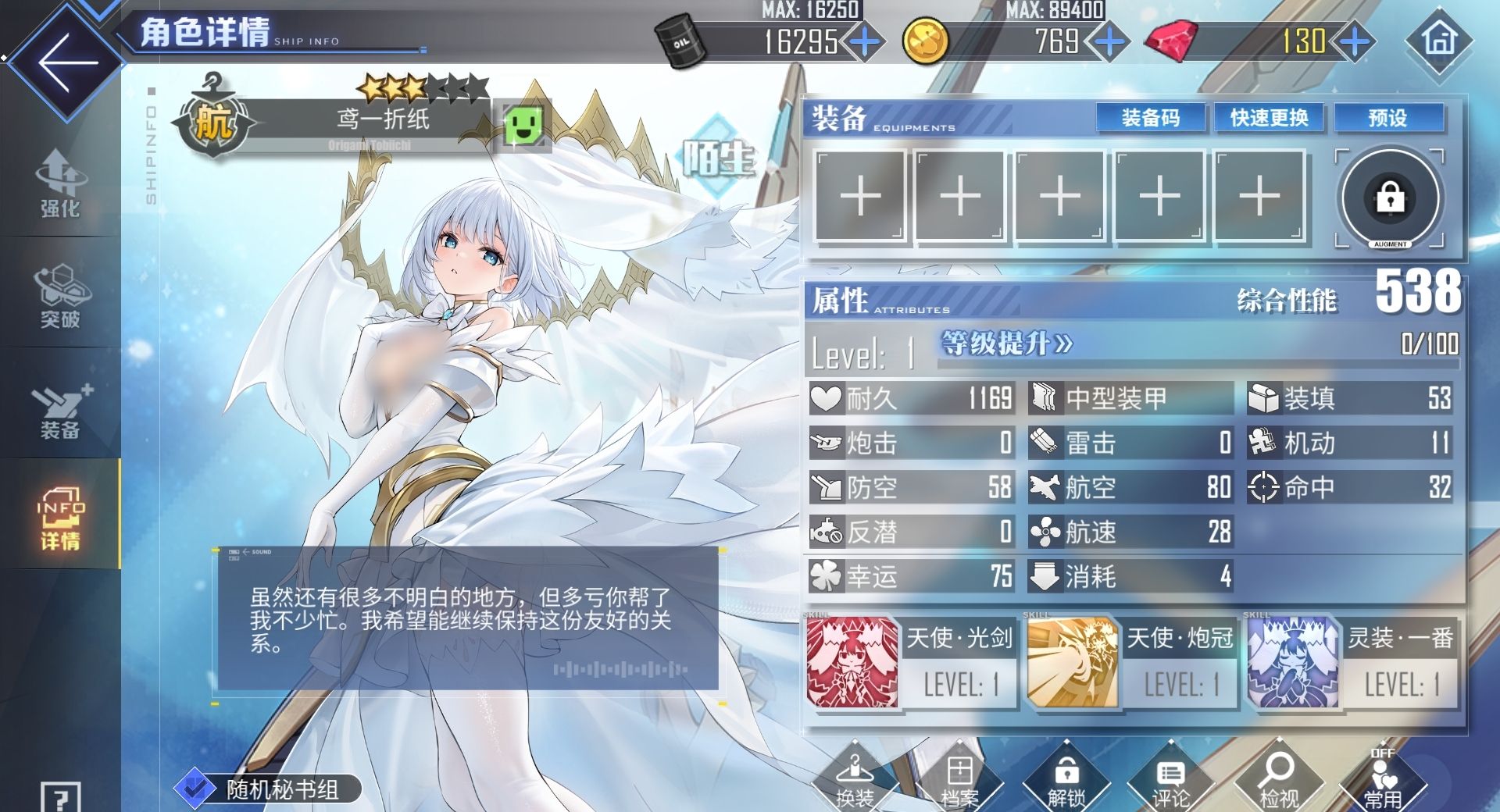This screenshot has height=812, width=1500.
Task: Open the 突破 limit break tab
Action: pyautogui.click(x=60, y=297)
